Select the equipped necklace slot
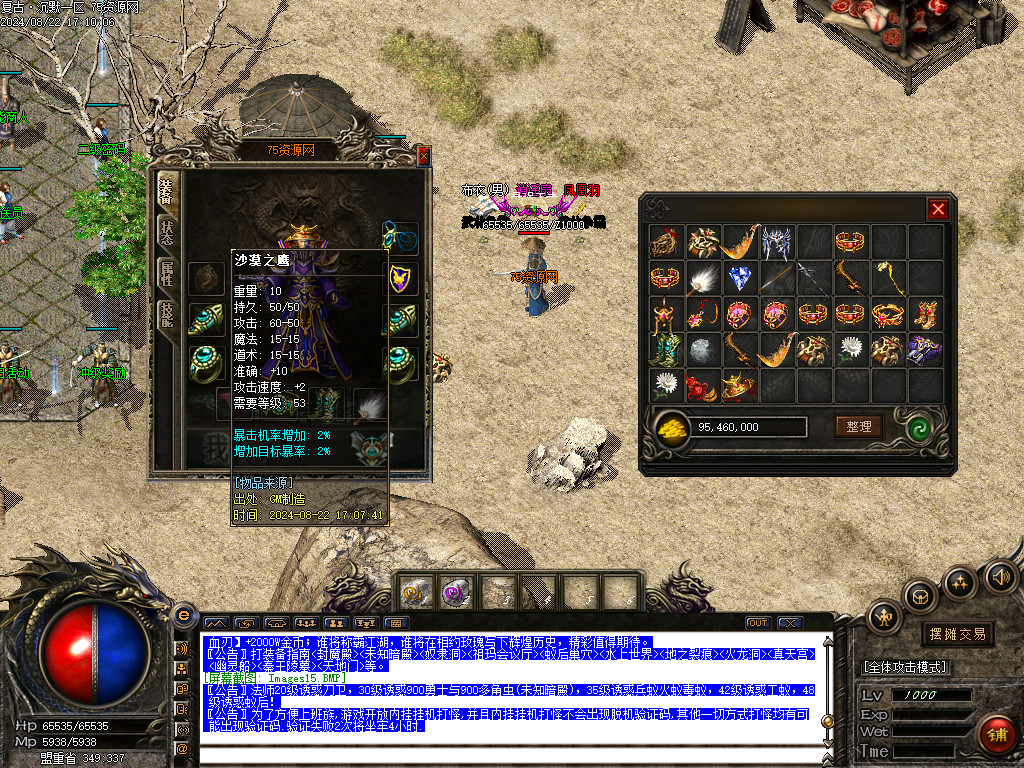This screenshot has height=768, width=1024. (400, 237)
